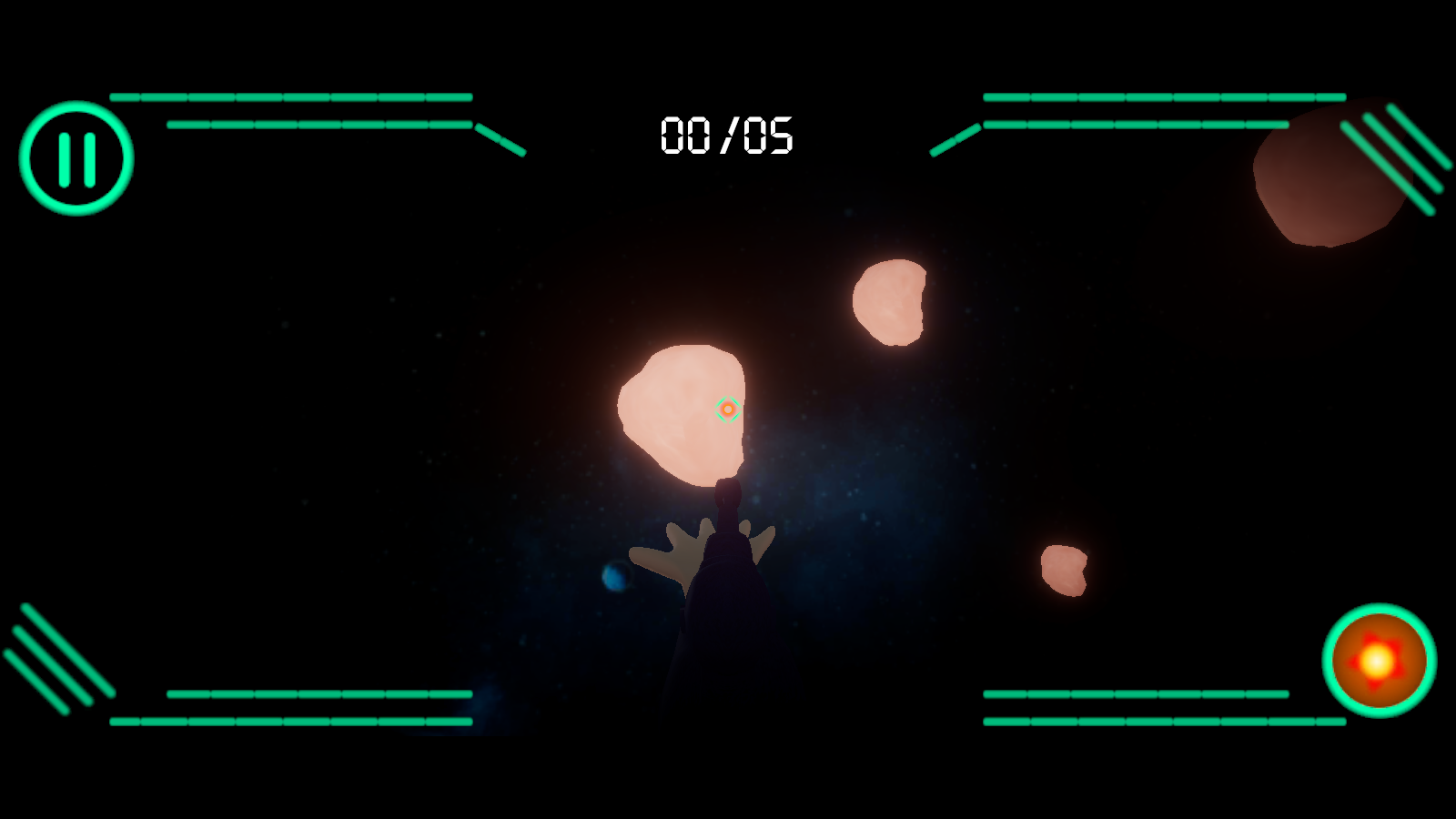The width and height of the screenshot is (1456, 819).
Task: Click the small blue planet near the hand
Action: click(x=615, y=576)
